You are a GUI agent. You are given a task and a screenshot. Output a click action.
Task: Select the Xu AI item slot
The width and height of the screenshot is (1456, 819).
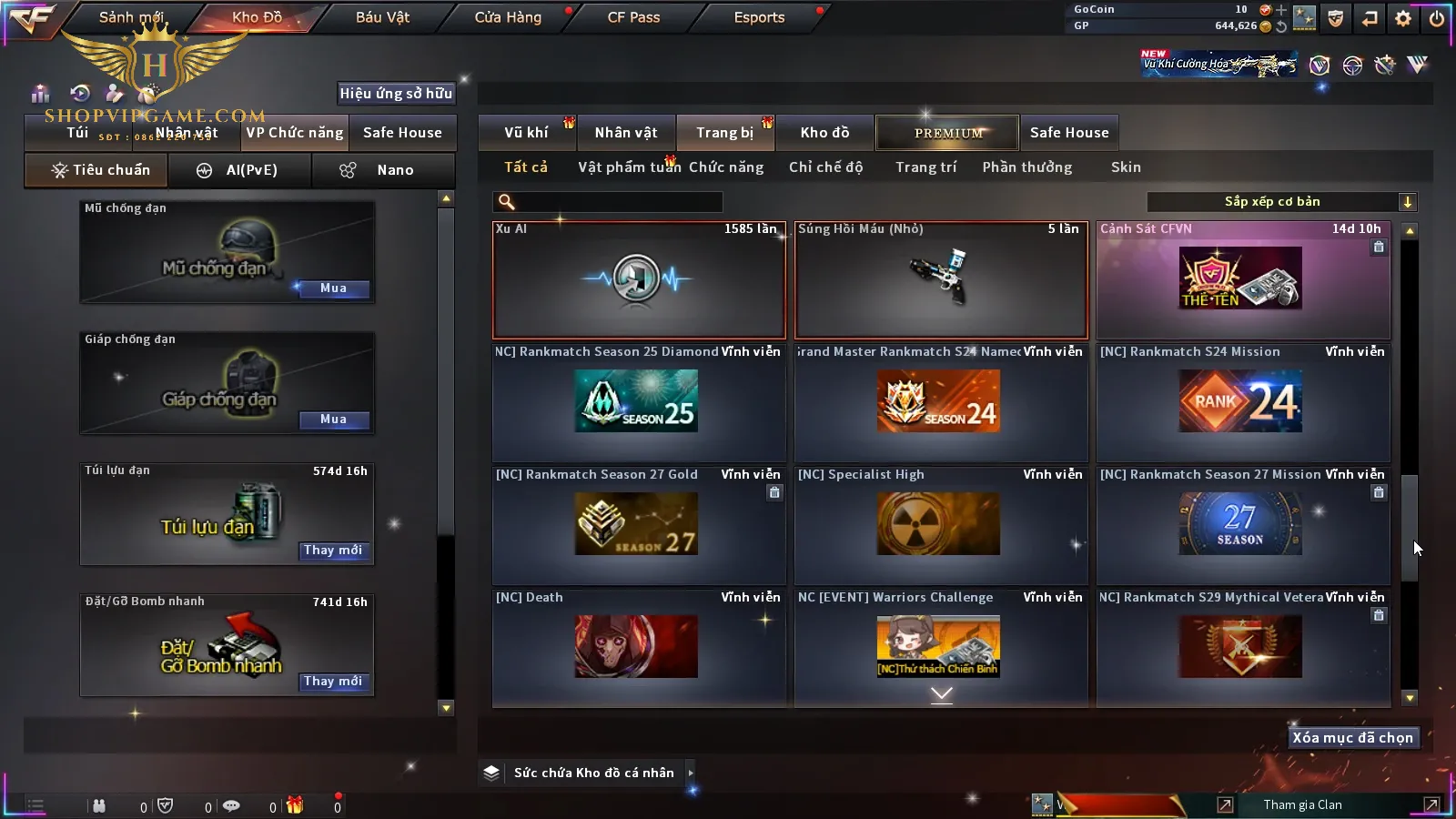(639, 280)
